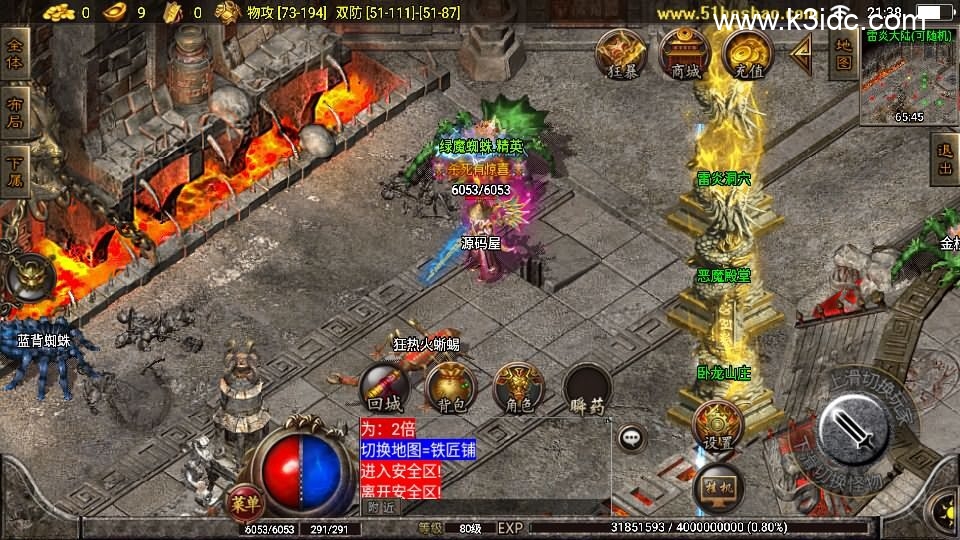Use the 回城 return-to-town scroll
Screen dimensions: 960x540
[x=385, y=388]
